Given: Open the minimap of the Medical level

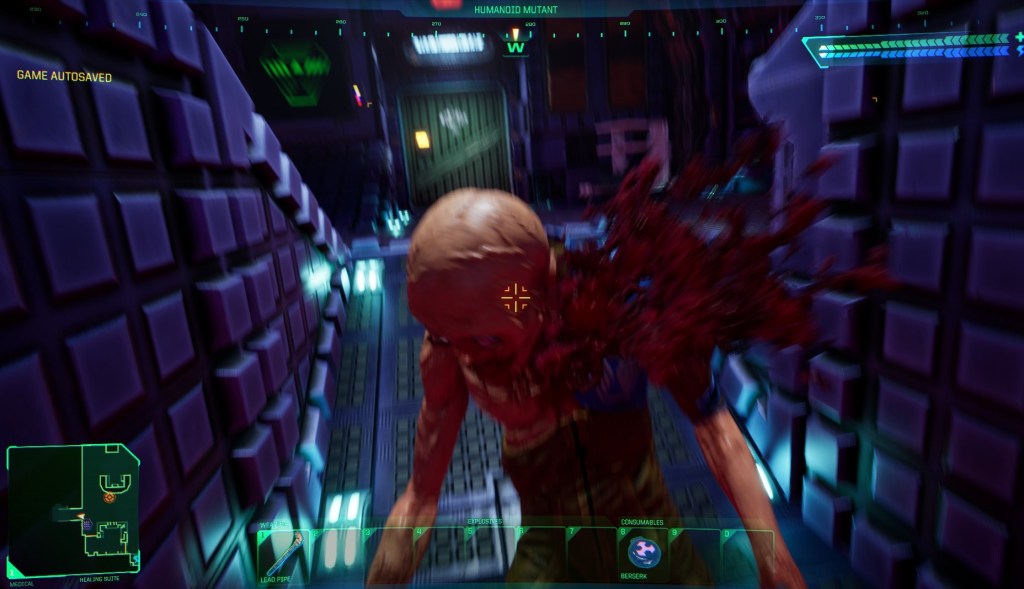Looking at the screenshot, I should [72, 509].
